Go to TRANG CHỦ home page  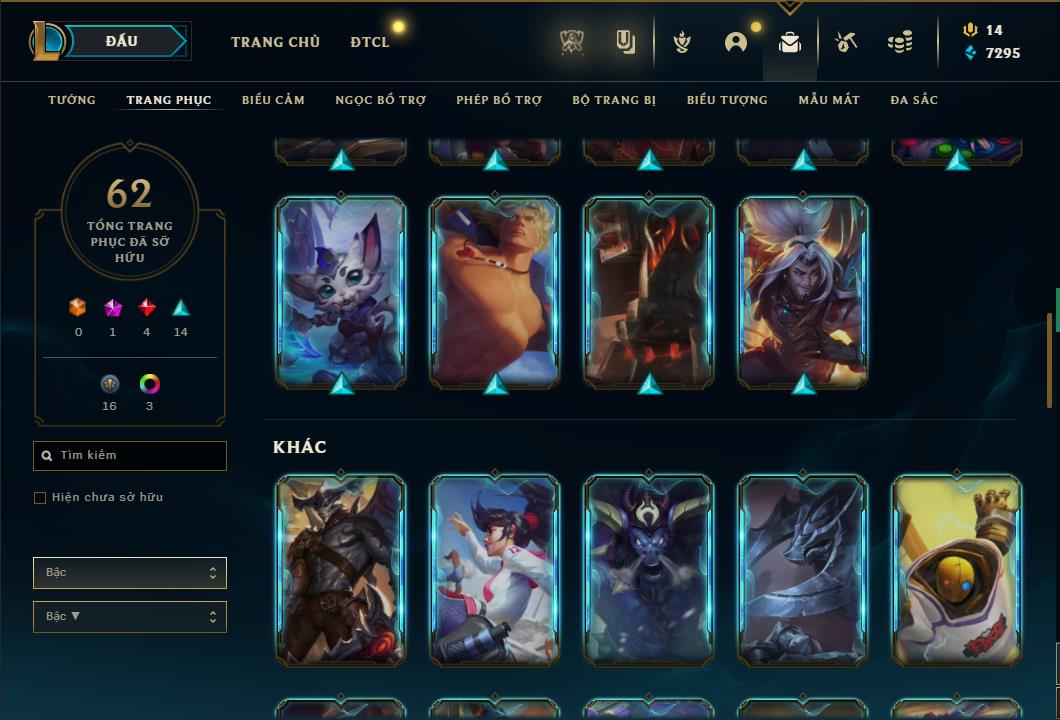point(275,42)
